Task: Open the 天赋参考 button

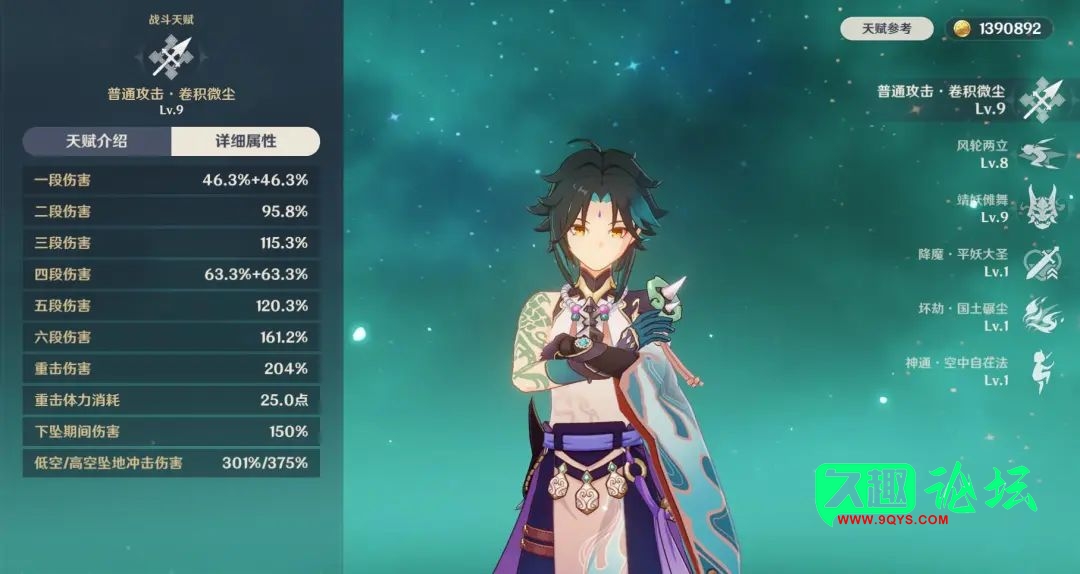Action: [x=886, y=29]
